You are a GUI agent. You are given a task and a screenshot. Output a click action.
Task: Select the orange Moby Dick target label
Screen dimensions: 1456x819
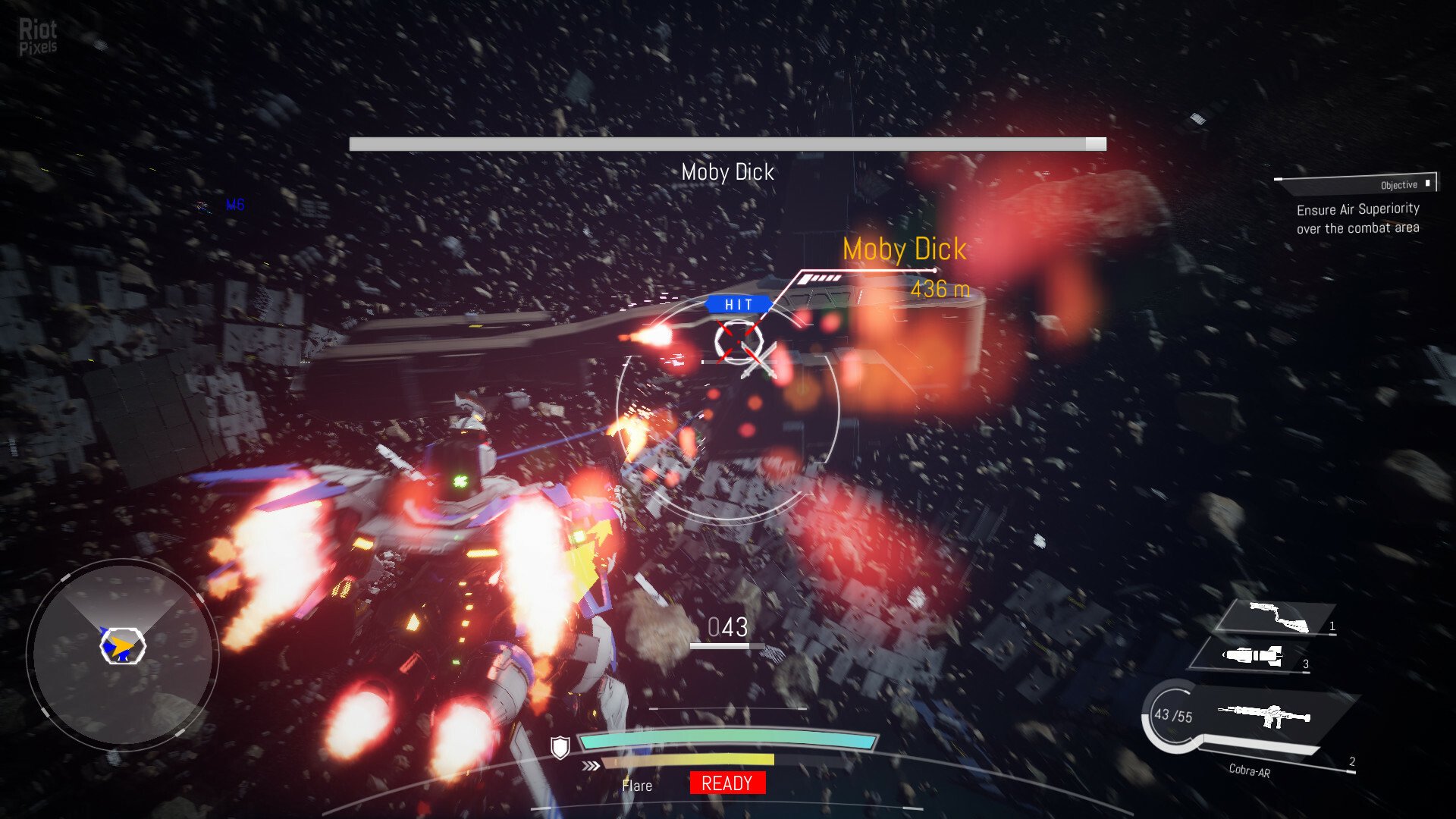[x=905, y=249]
